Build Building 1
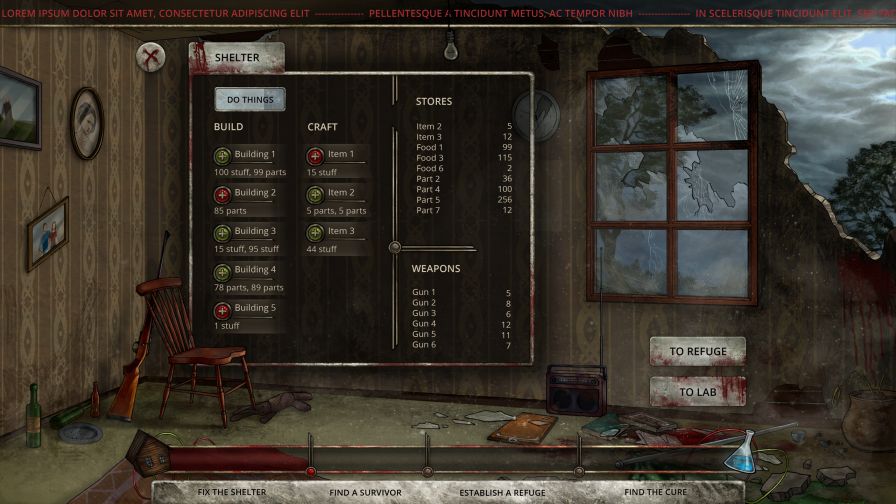896x504 pixels. (223, 155)
